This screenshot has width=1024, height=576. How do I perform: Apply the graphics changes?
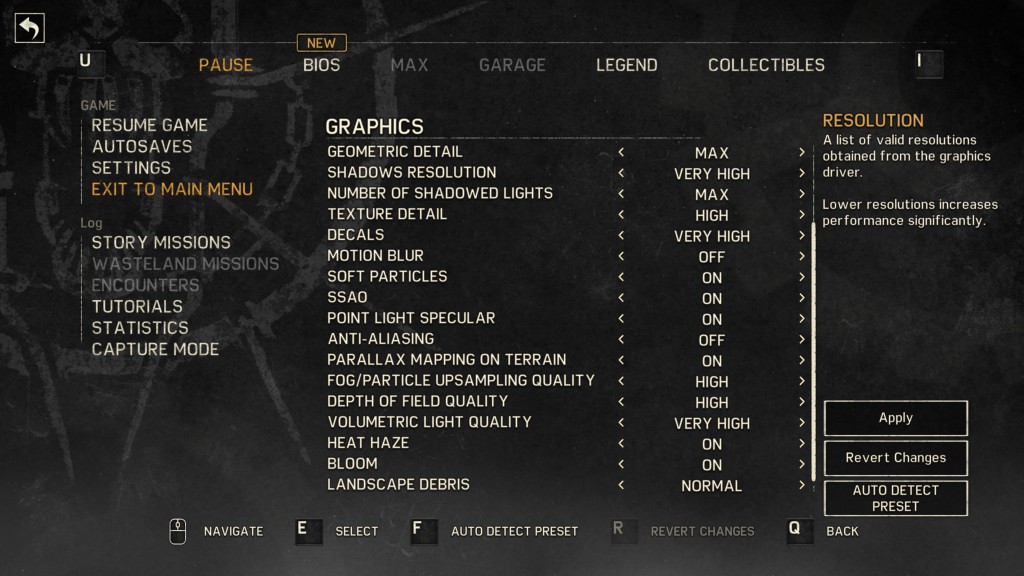coord(895,418)
